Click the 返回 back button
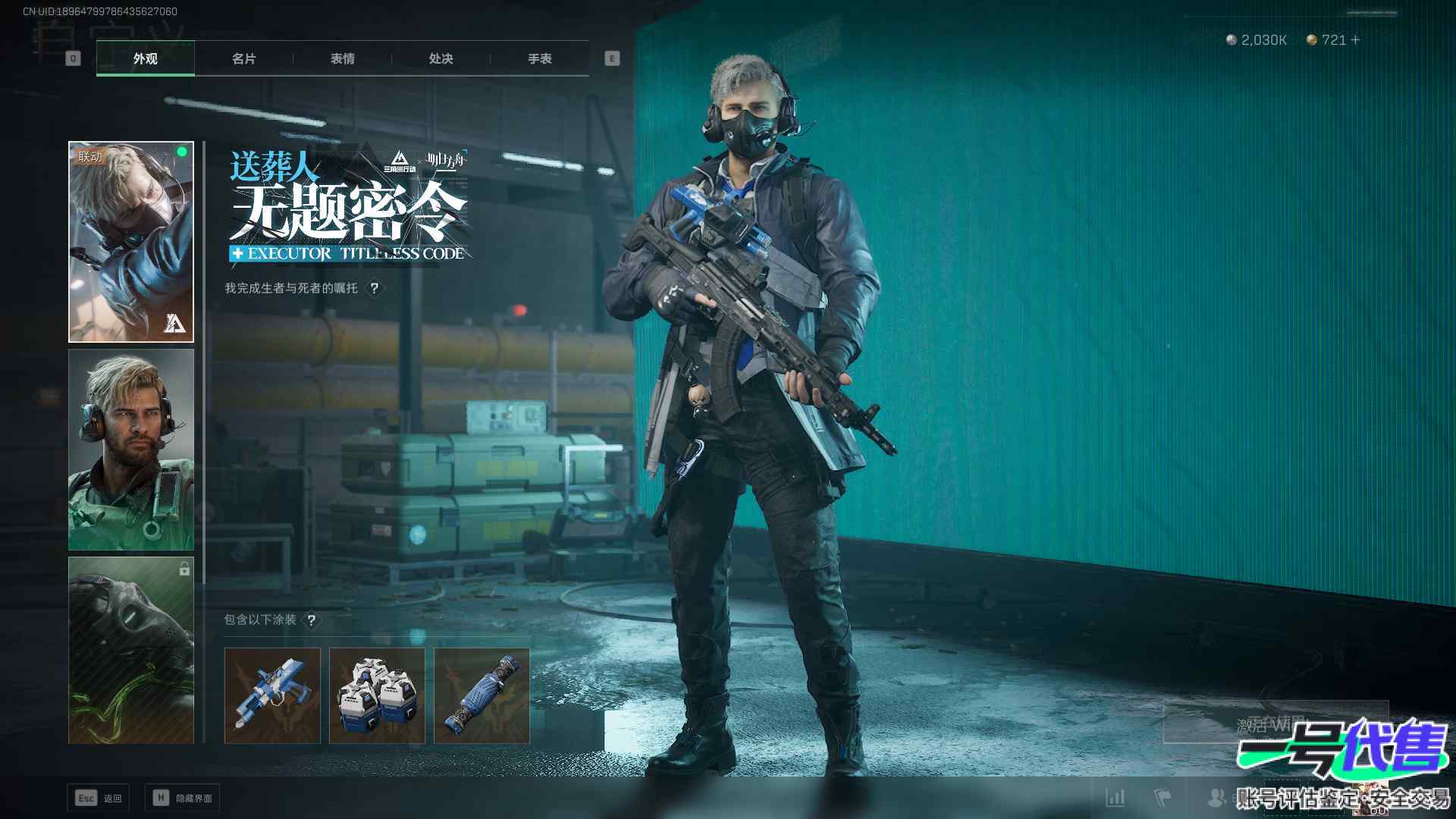Screen dimensions: 1456x819 click(99, 798)
